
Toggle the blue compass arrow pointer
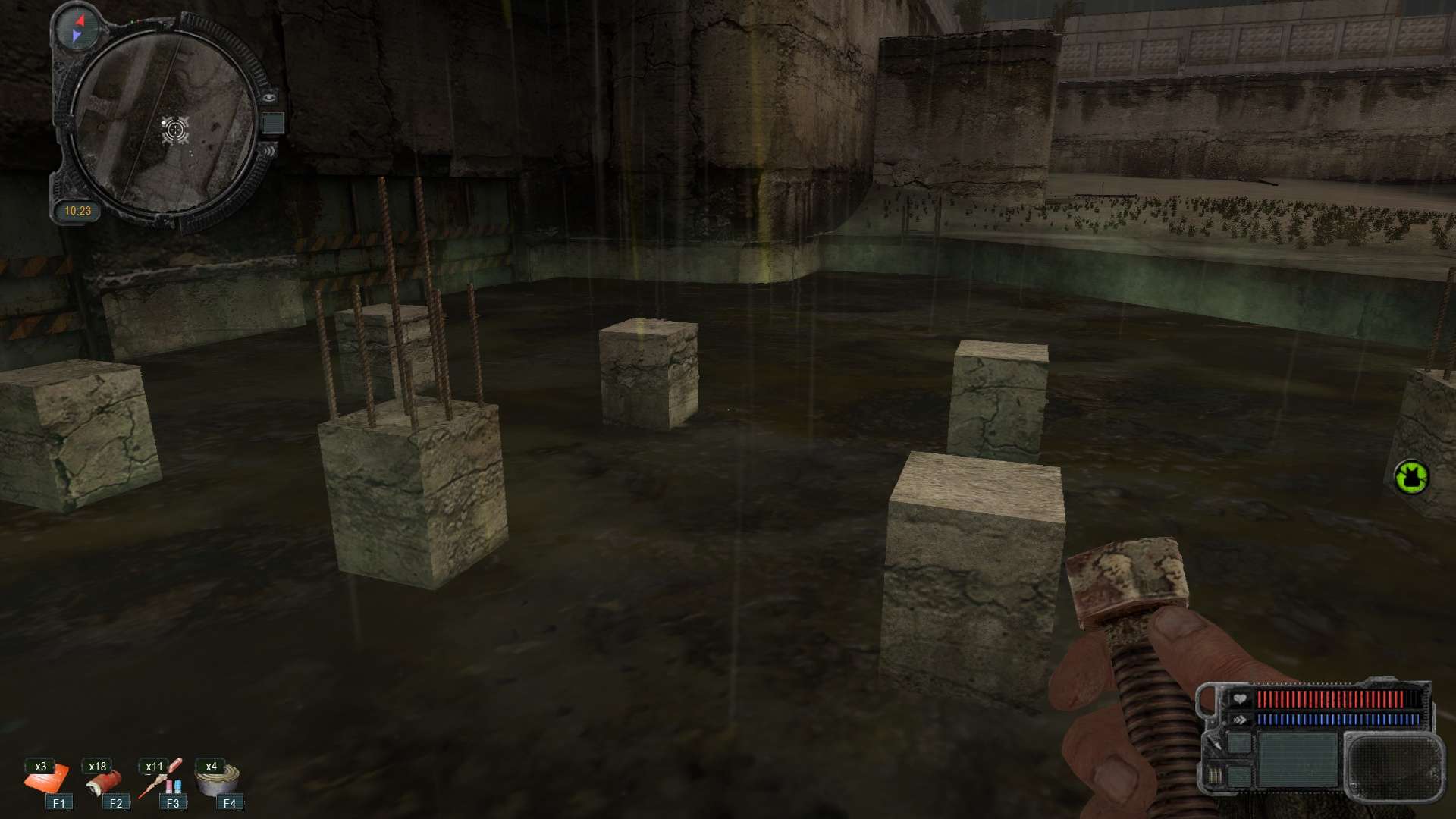(x=77, y=35)
